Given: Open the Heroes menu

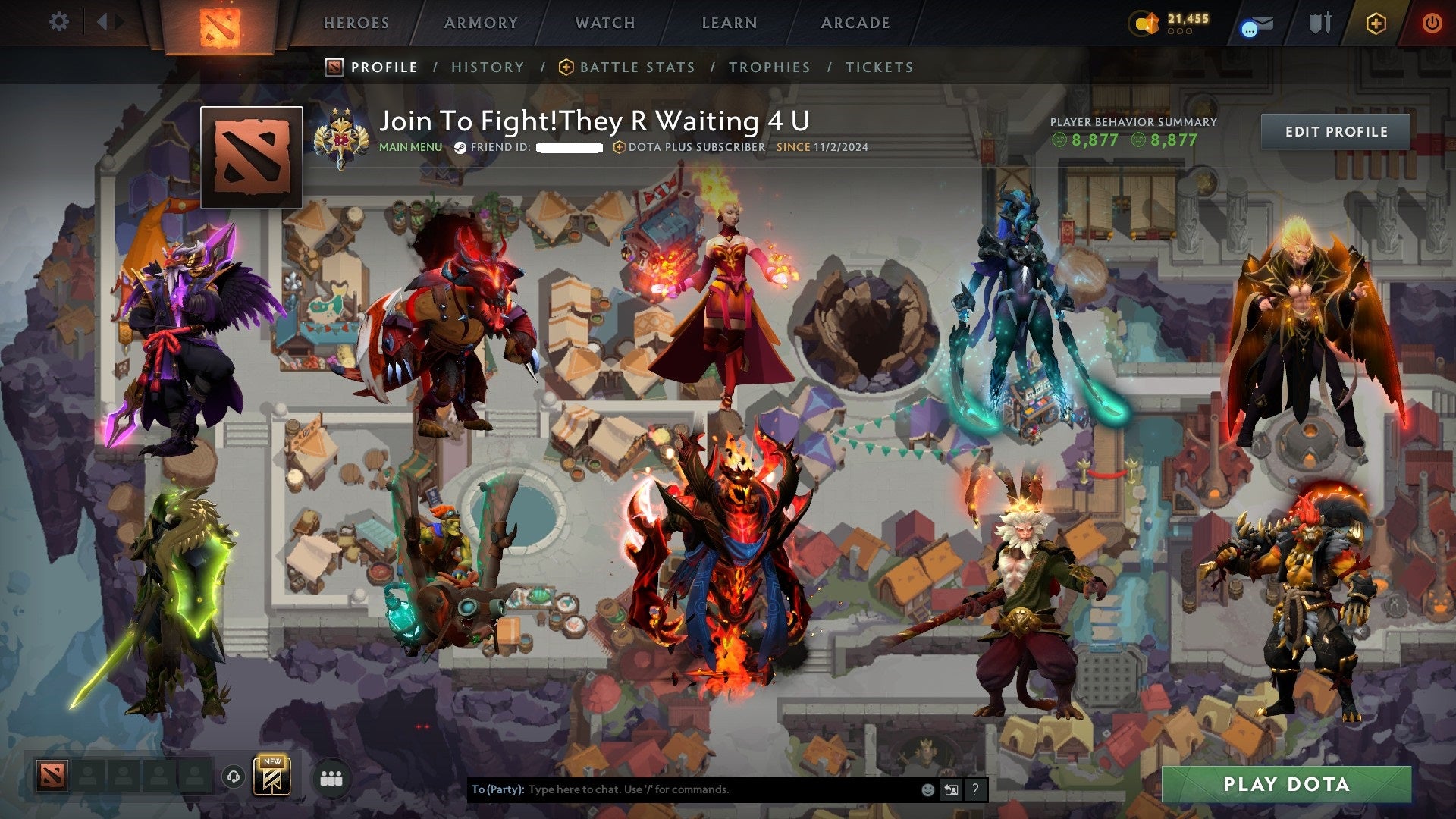Looking at the screenshot, I should 356,23.
